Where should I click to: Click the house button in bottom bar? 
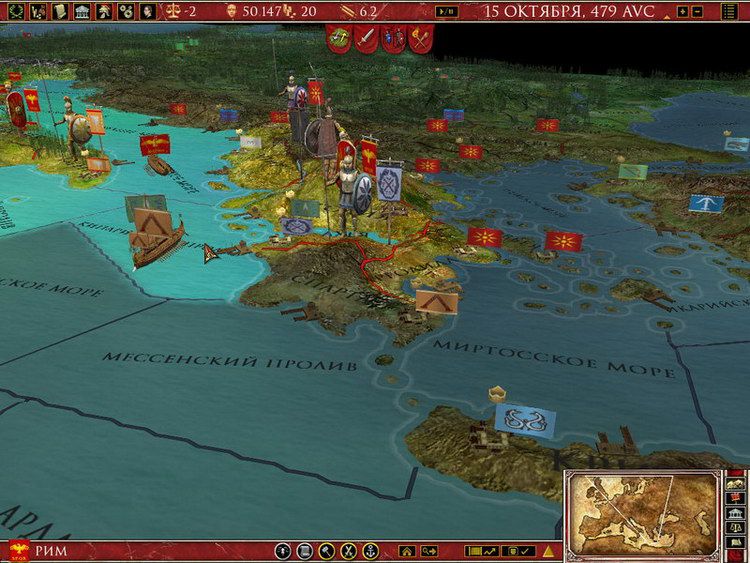(406, 551)
